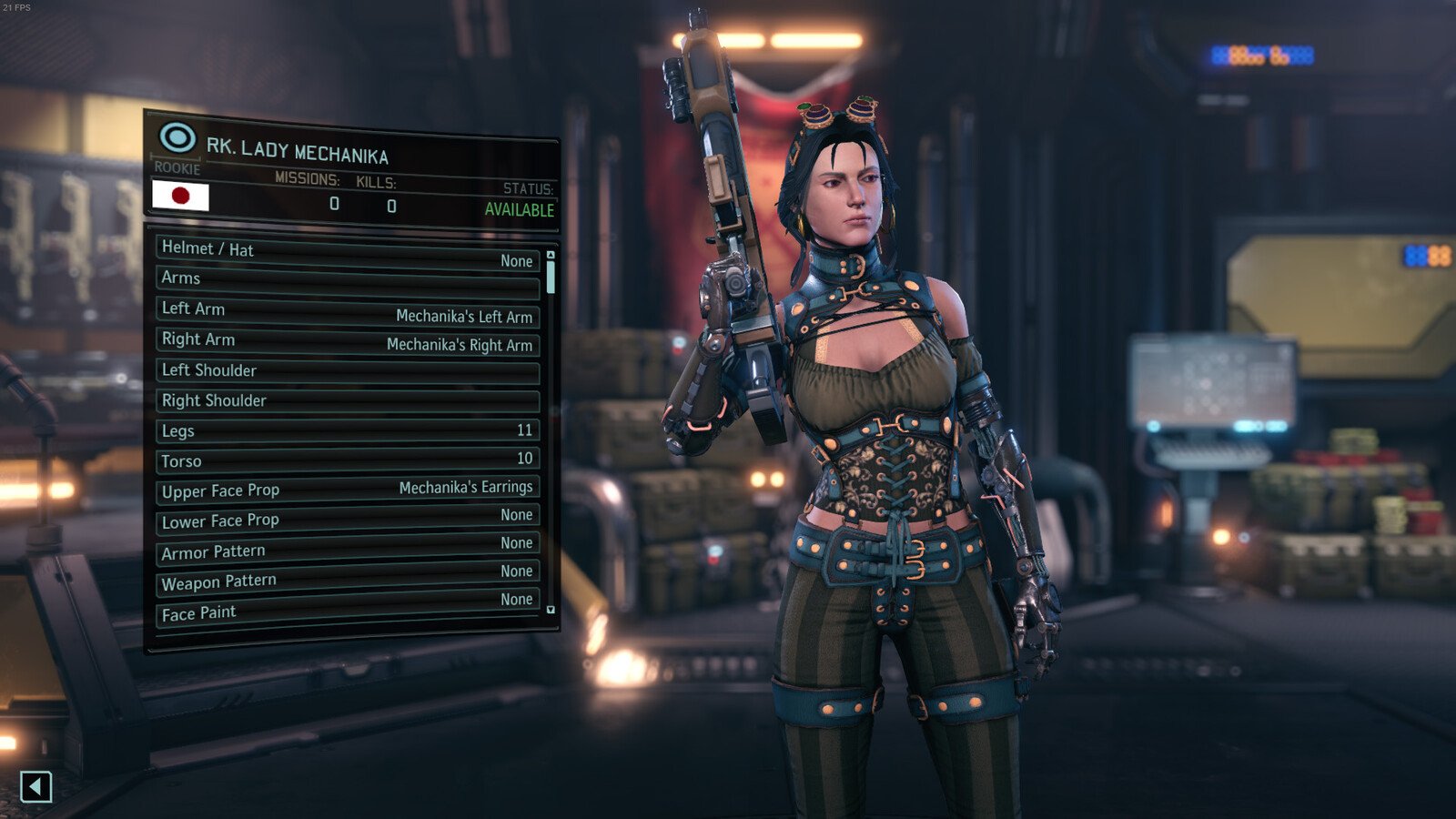The height and width of the screenshot is (819, 1456).
Task: Open the Right Shoulder options
Action: [348, 401]
